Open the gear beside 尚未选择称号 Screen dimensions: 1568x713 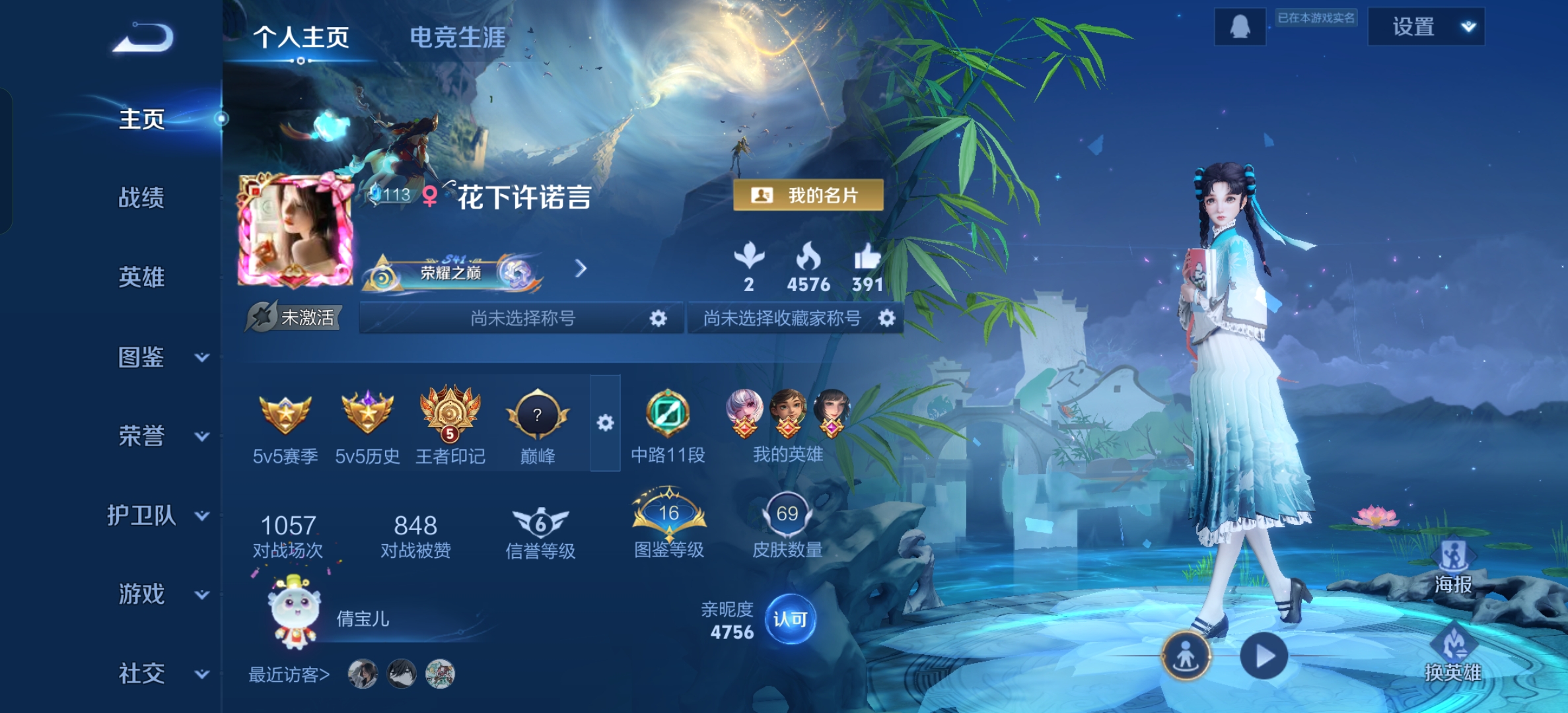[657, 318]
